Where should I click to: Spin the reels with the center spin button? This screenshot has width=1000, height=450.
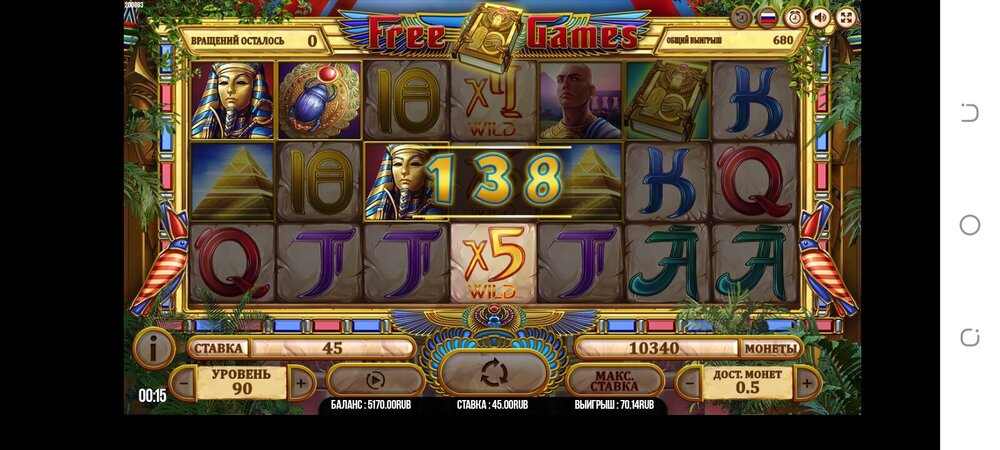coord(494,374)
